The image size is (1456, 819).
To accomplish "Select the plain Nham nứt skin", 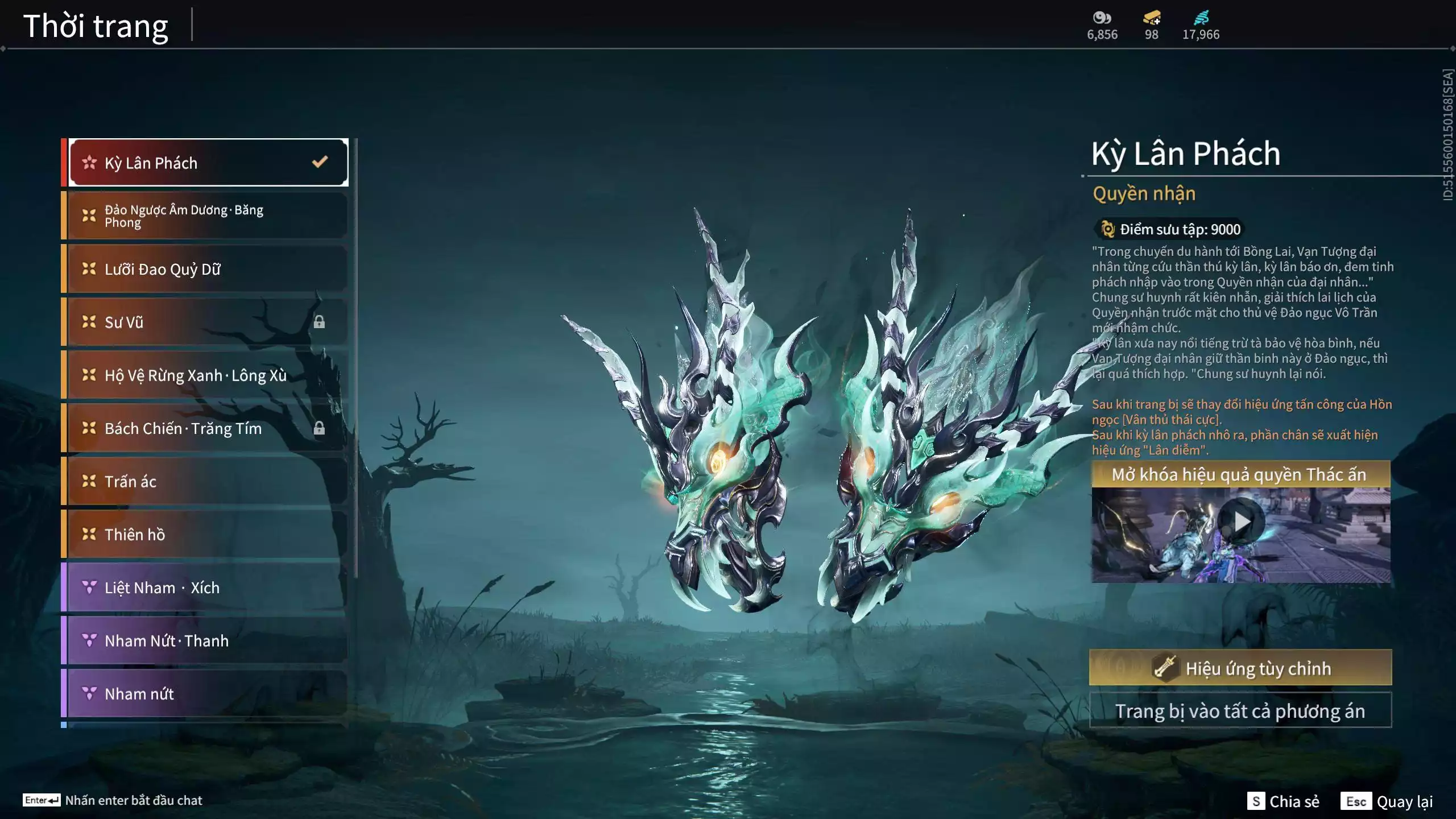I will tap(208, 694).
